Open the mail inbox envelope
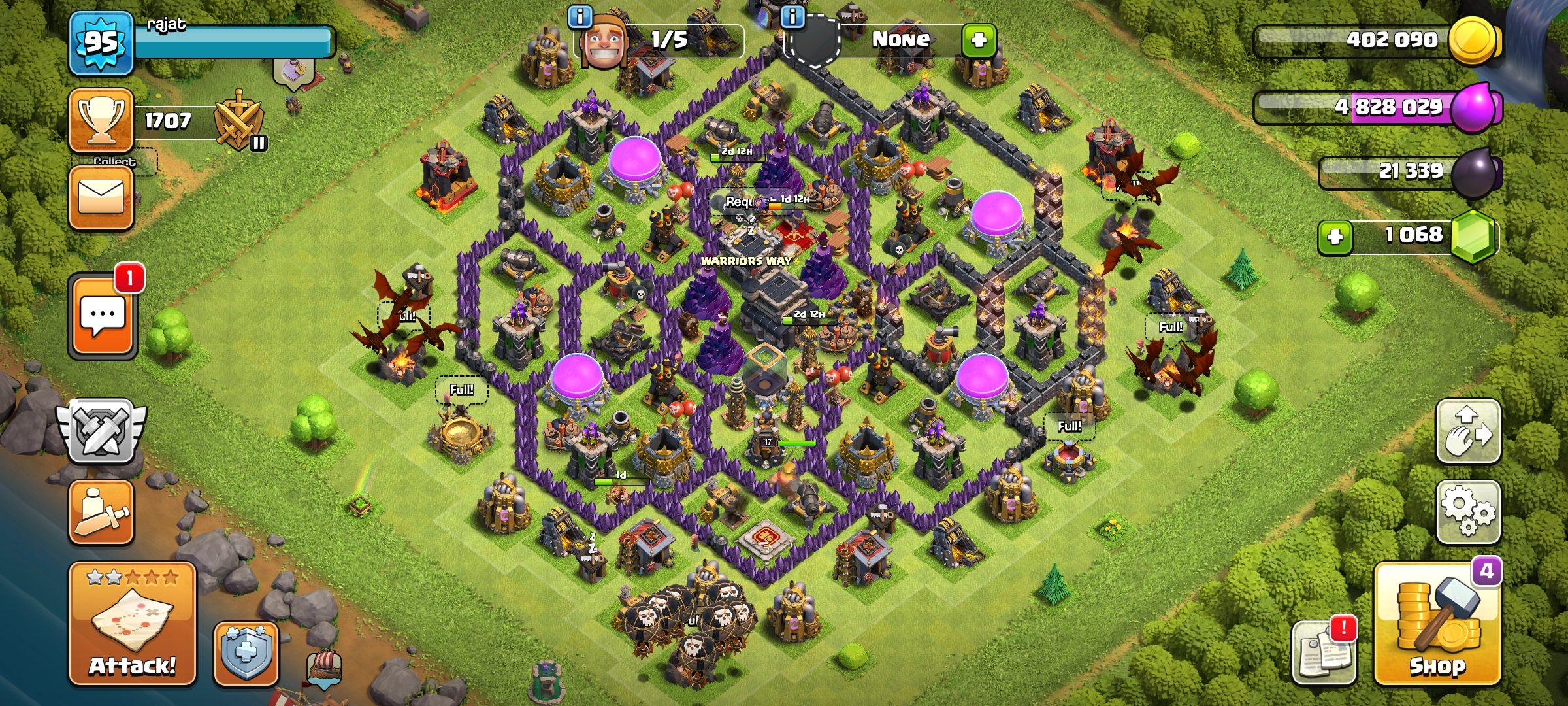The image size is (1568, 706). tap(101, 197)
